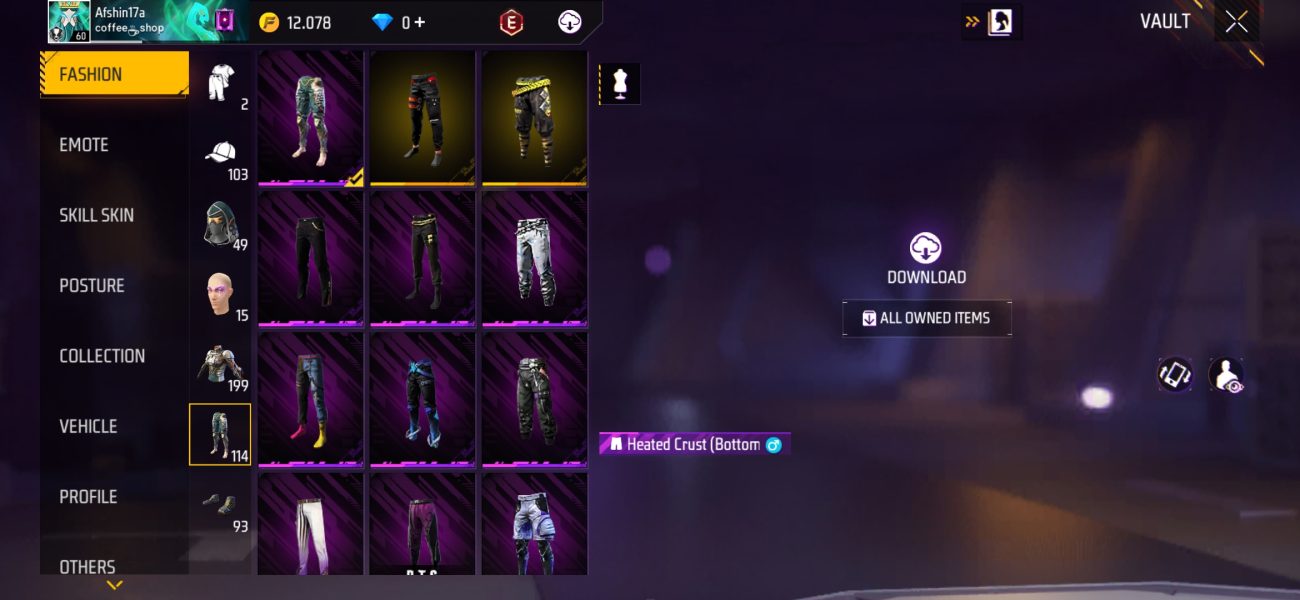Open the Emote section

(x=84, y=145)
